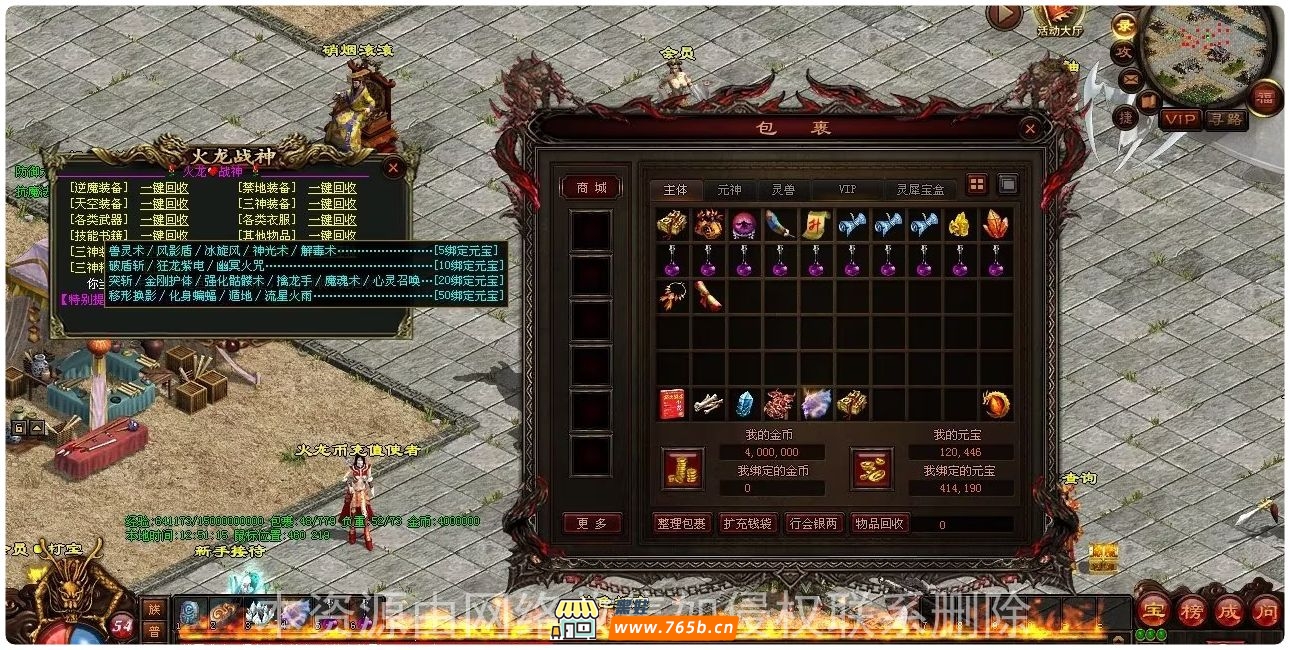Click the 更多 button in the bag
Viewport: 1290px width, 650px height.
591,523
